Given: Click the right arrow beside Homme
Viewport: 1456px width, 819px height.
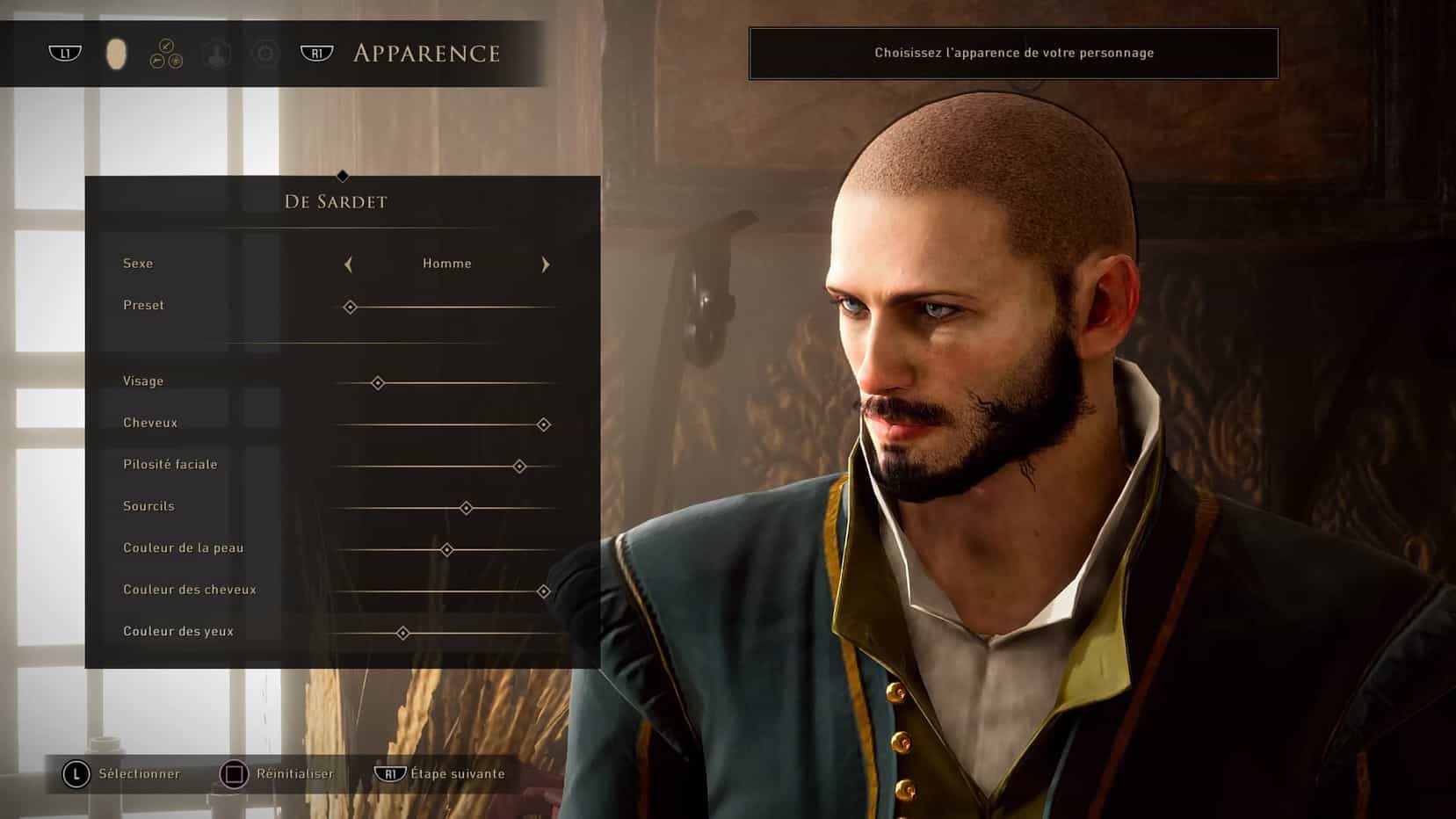Looking at the screenshot, I should (546, 265).
